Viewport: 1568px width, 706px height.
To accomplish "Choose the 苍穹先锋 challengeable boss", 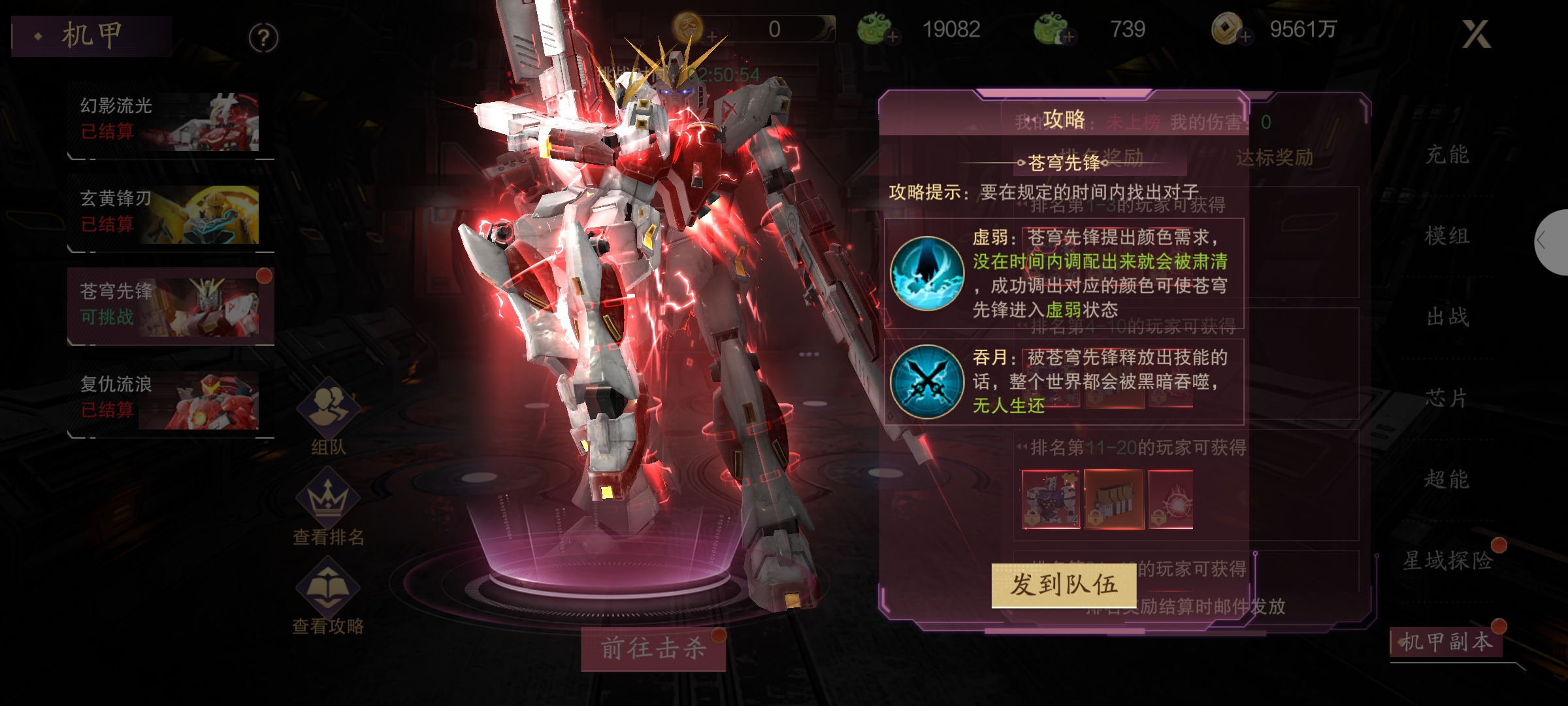I will pos(169,306).
